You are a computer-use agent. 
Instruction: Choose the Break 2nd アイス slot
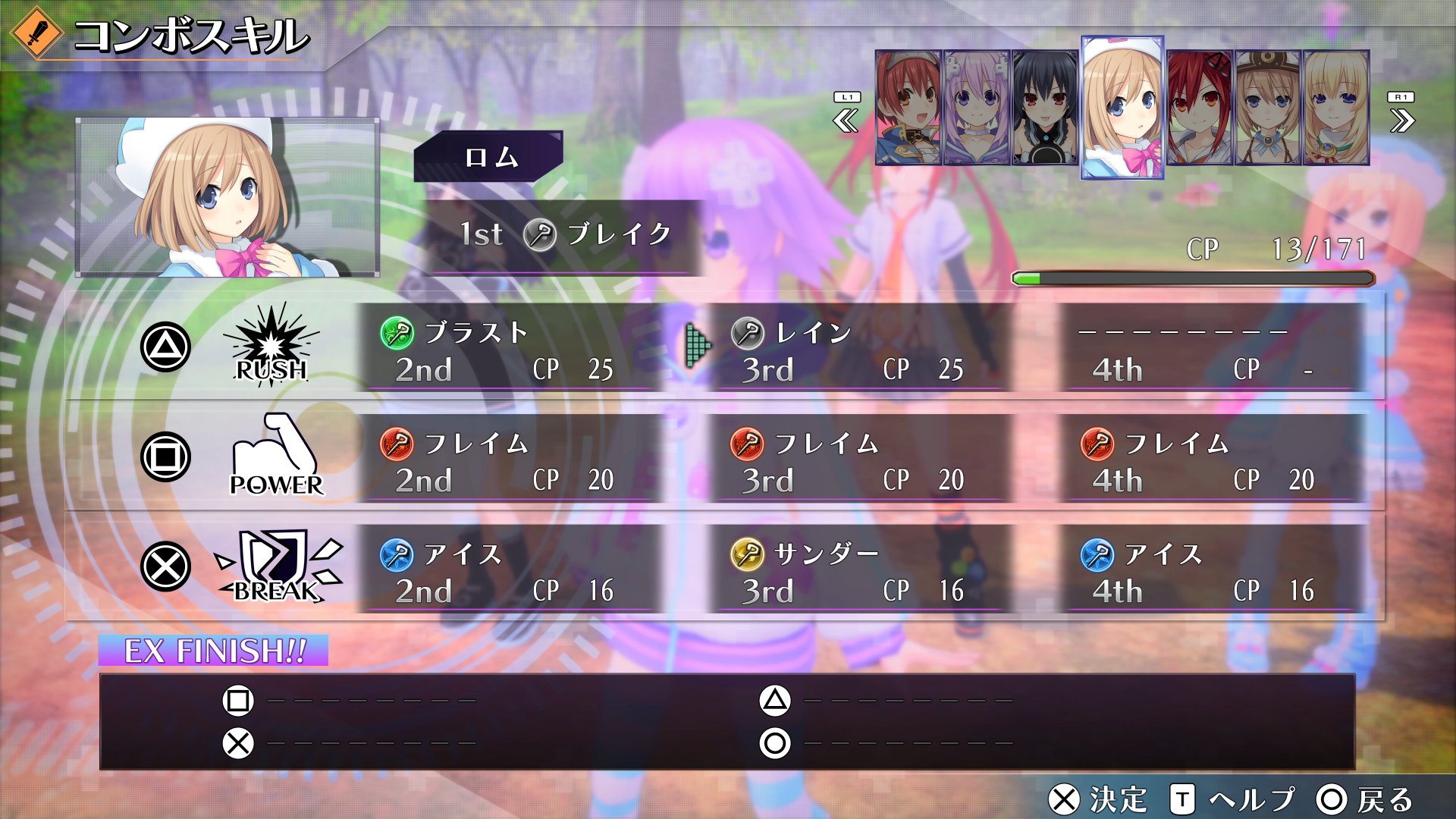click(508, 570)
